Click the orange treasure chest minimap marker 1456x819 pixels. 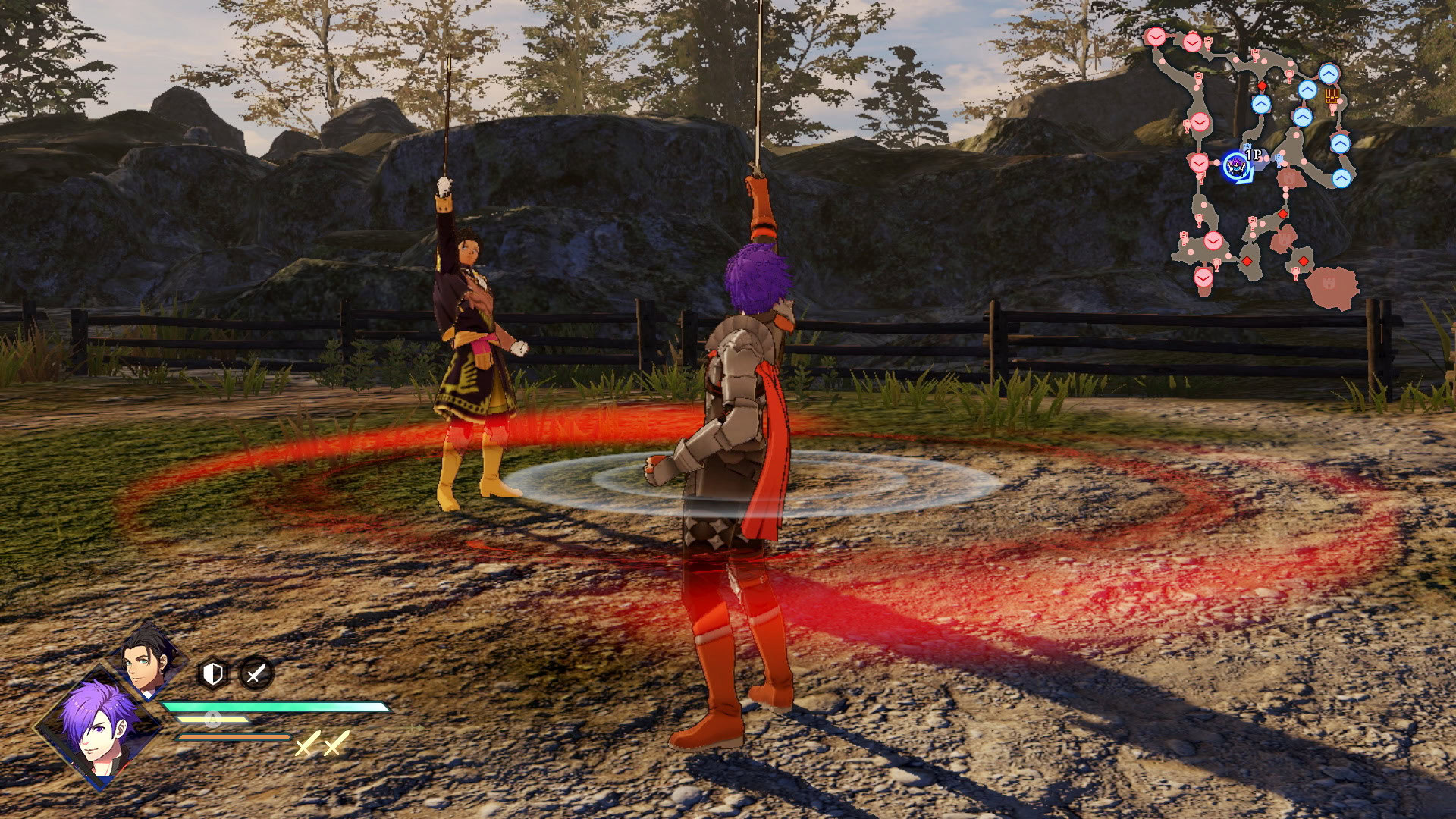[1332, 96]
